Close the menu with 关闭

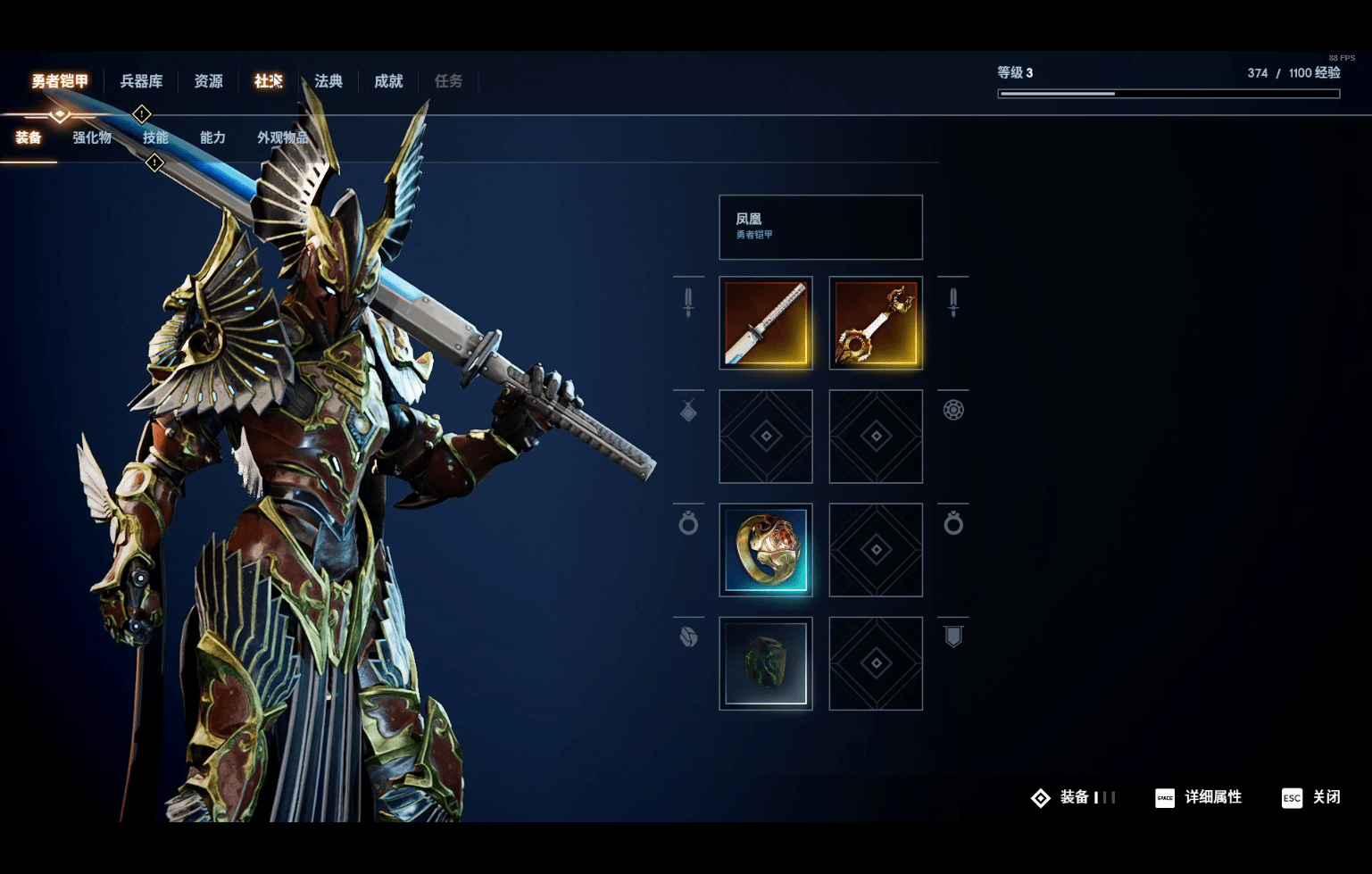click(1311, 797)
